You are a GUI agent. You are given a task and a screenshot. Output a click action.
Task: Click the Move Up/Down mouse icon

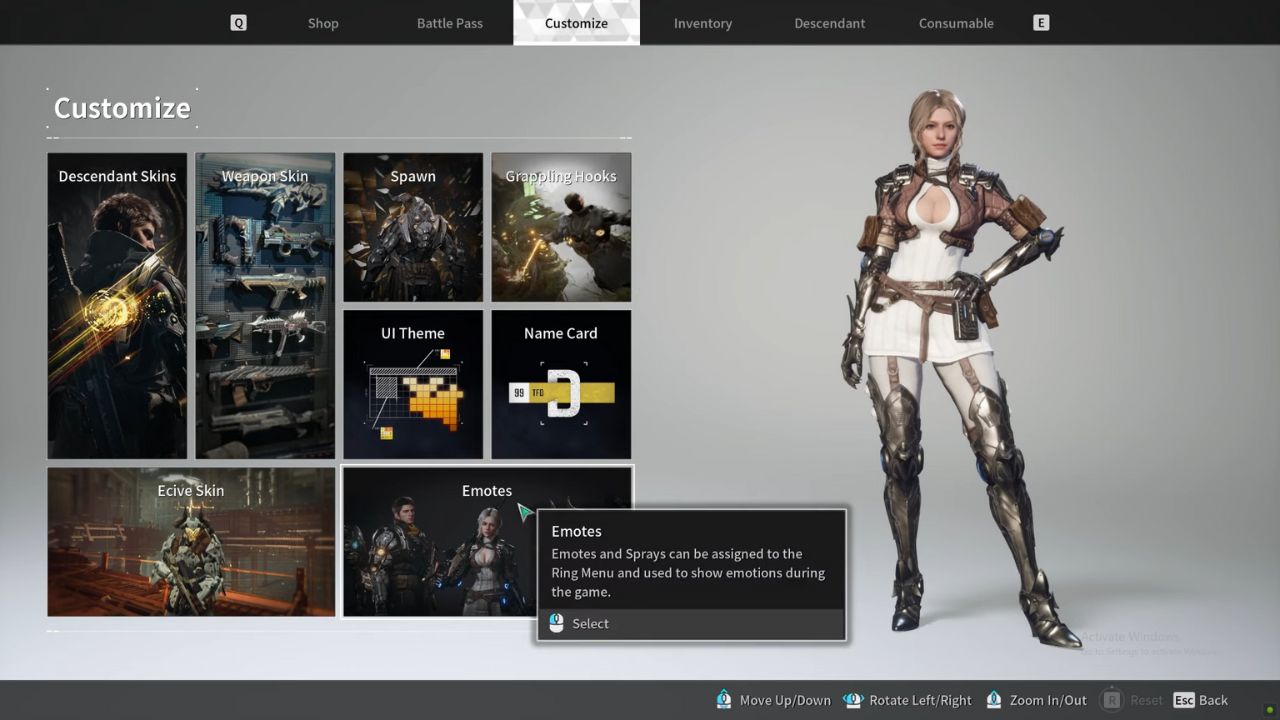pos(723,700)
